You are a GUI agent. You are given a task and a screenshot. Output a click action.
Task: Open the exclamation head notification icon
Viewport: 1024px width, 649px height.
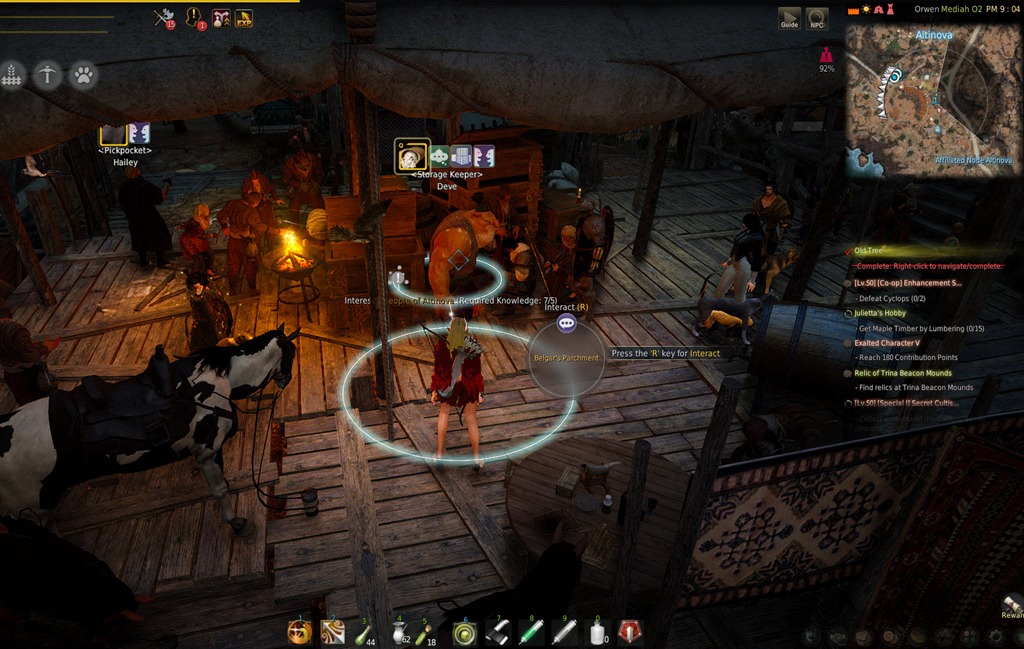click(x=195, y=17)
